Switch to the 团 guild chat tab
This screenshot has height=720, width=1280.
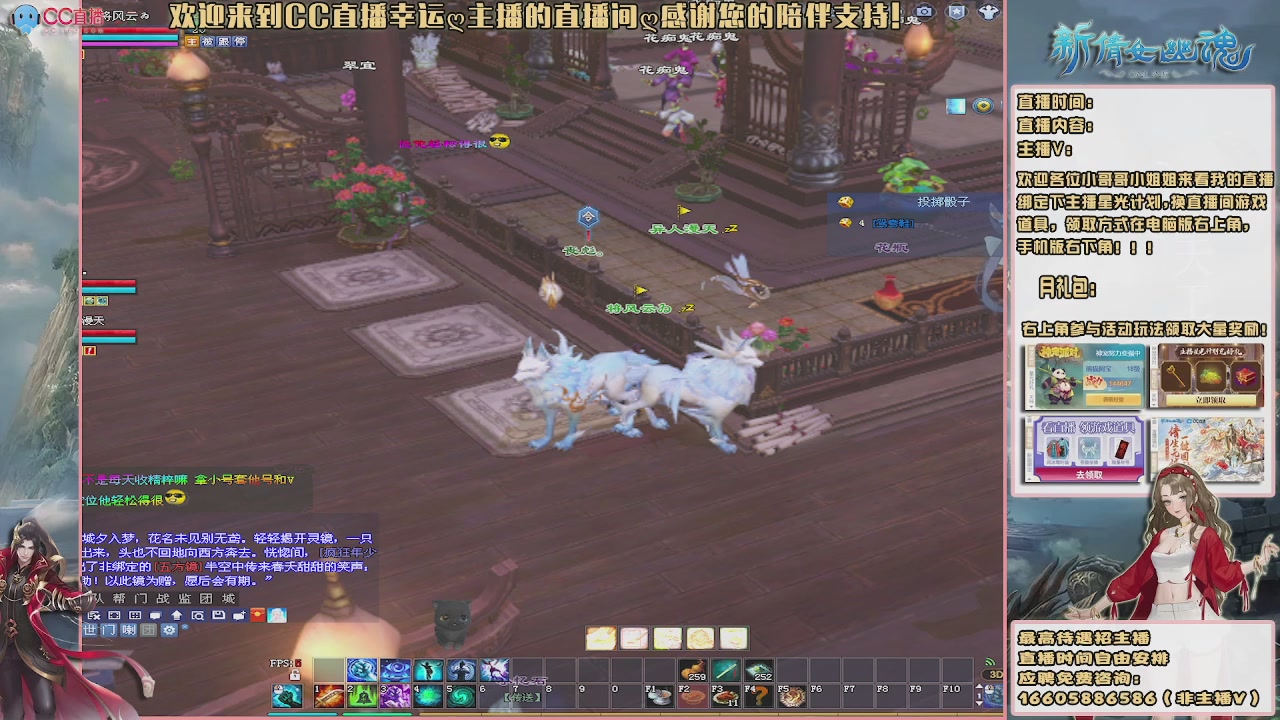(x=146, y=630)
